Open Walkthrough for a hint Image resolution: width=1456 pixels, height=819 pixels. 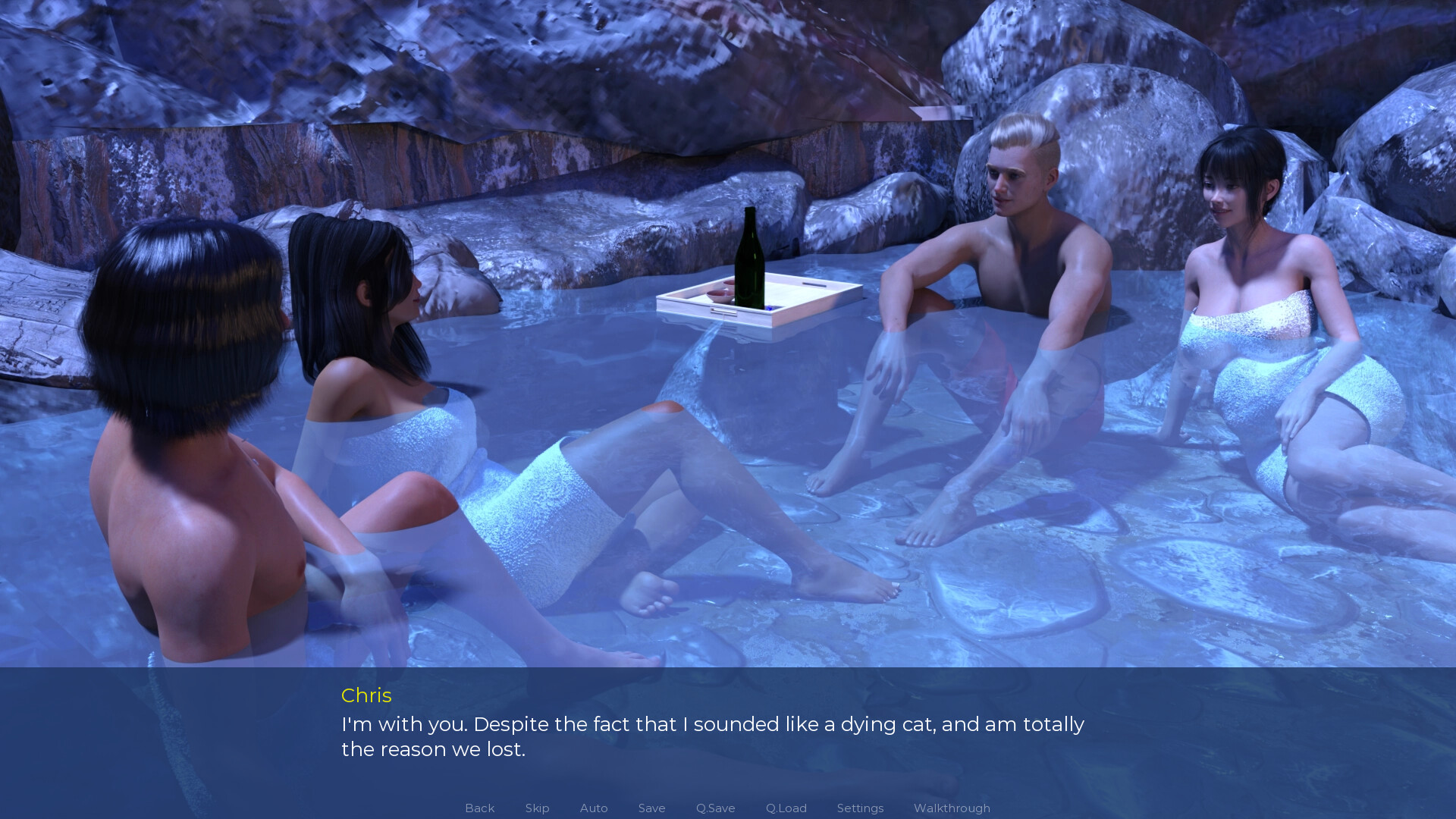click(952, 808)
